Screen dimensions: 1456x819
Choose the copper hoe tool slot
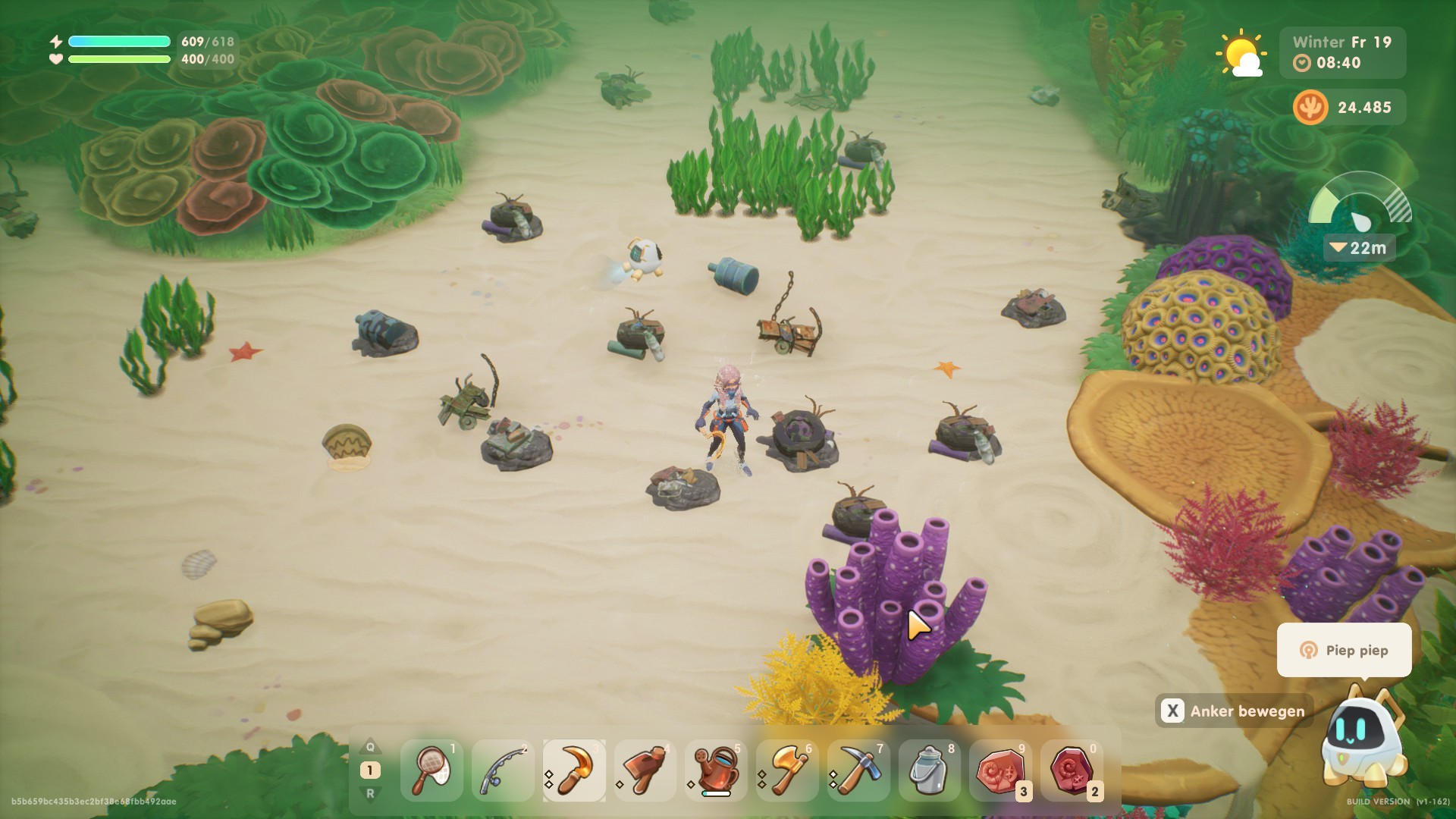(x=645, y=770)
